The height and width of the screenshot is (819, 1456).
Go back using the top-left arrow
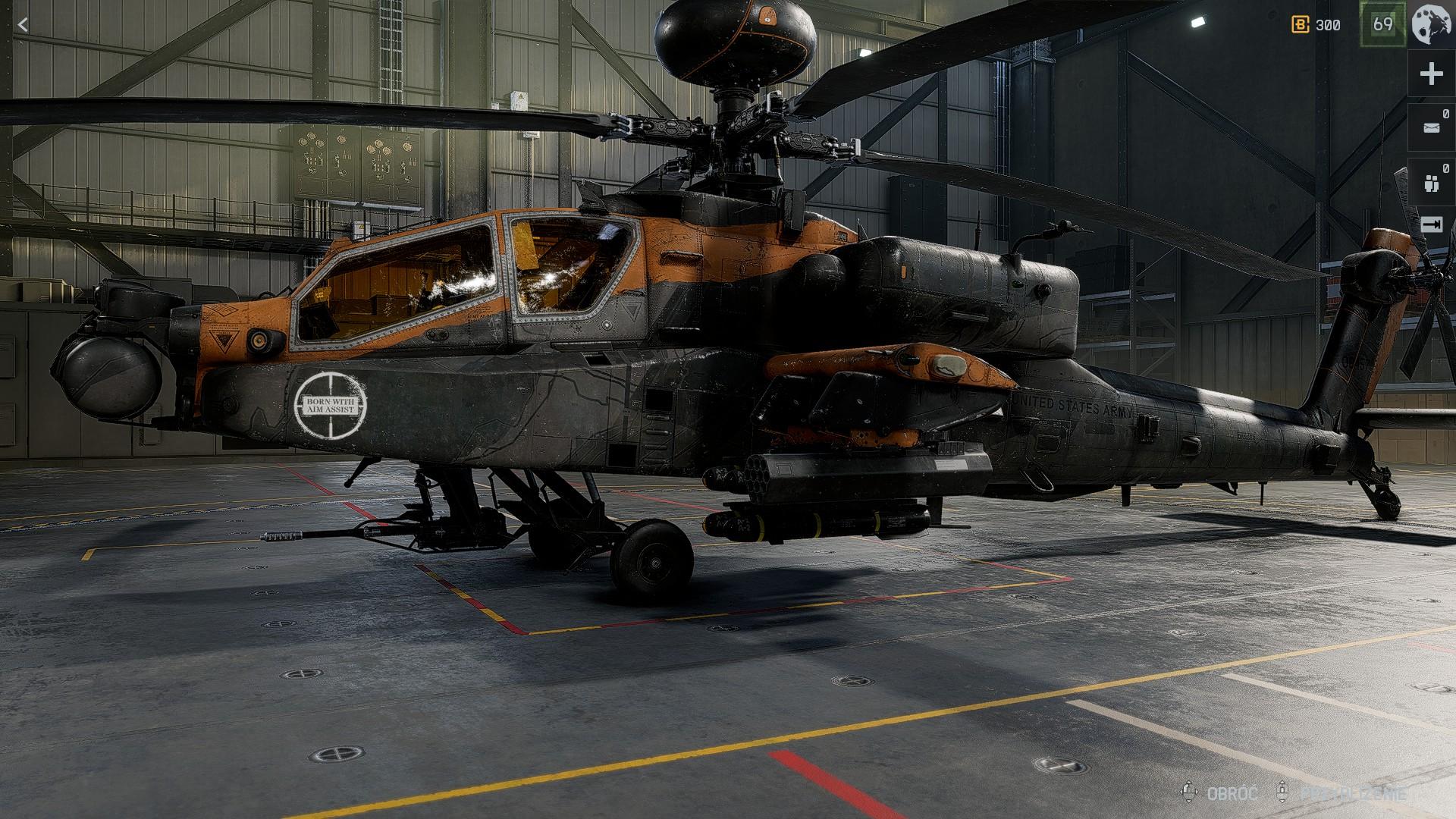(x=23, y=25)
